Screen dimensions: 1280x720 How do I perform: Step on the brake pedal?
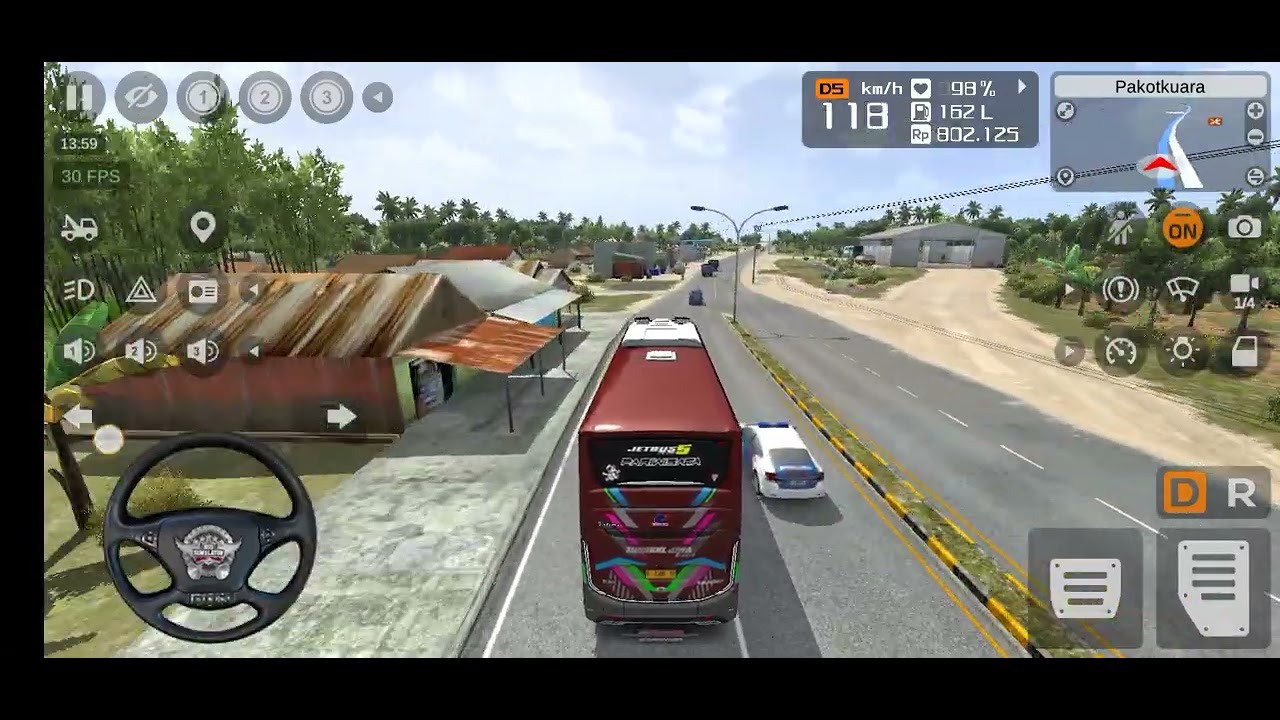click(x=1085, y=587)
